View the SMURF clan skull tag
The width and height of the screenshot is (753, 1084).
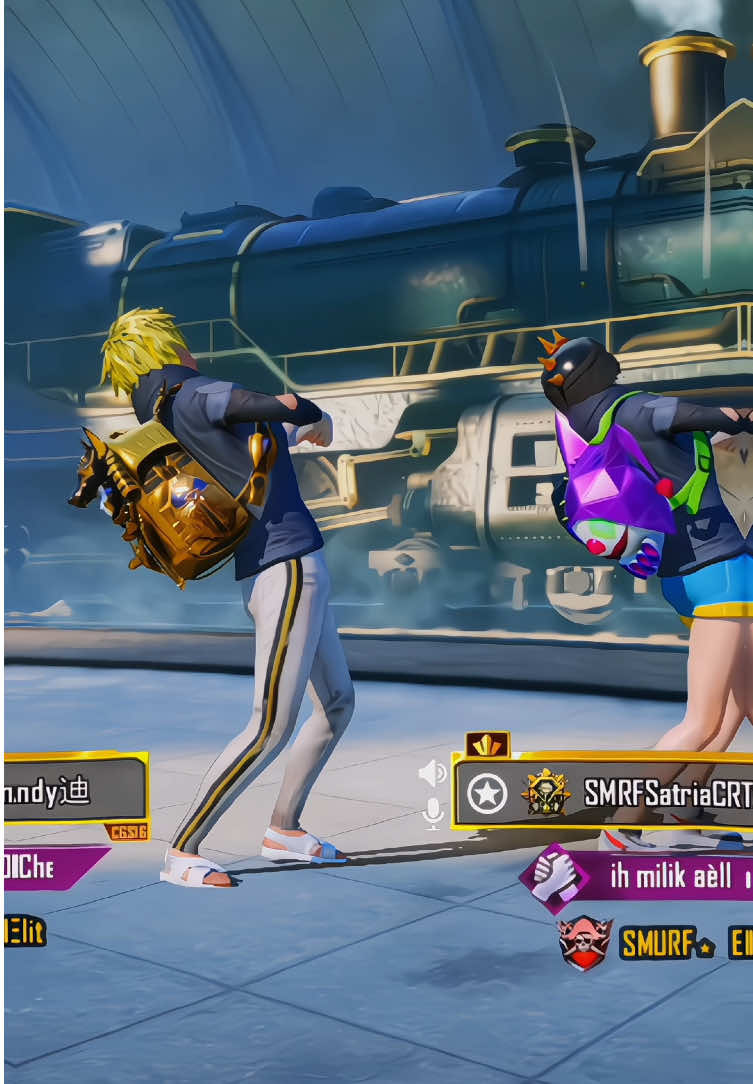pos(586,943)
